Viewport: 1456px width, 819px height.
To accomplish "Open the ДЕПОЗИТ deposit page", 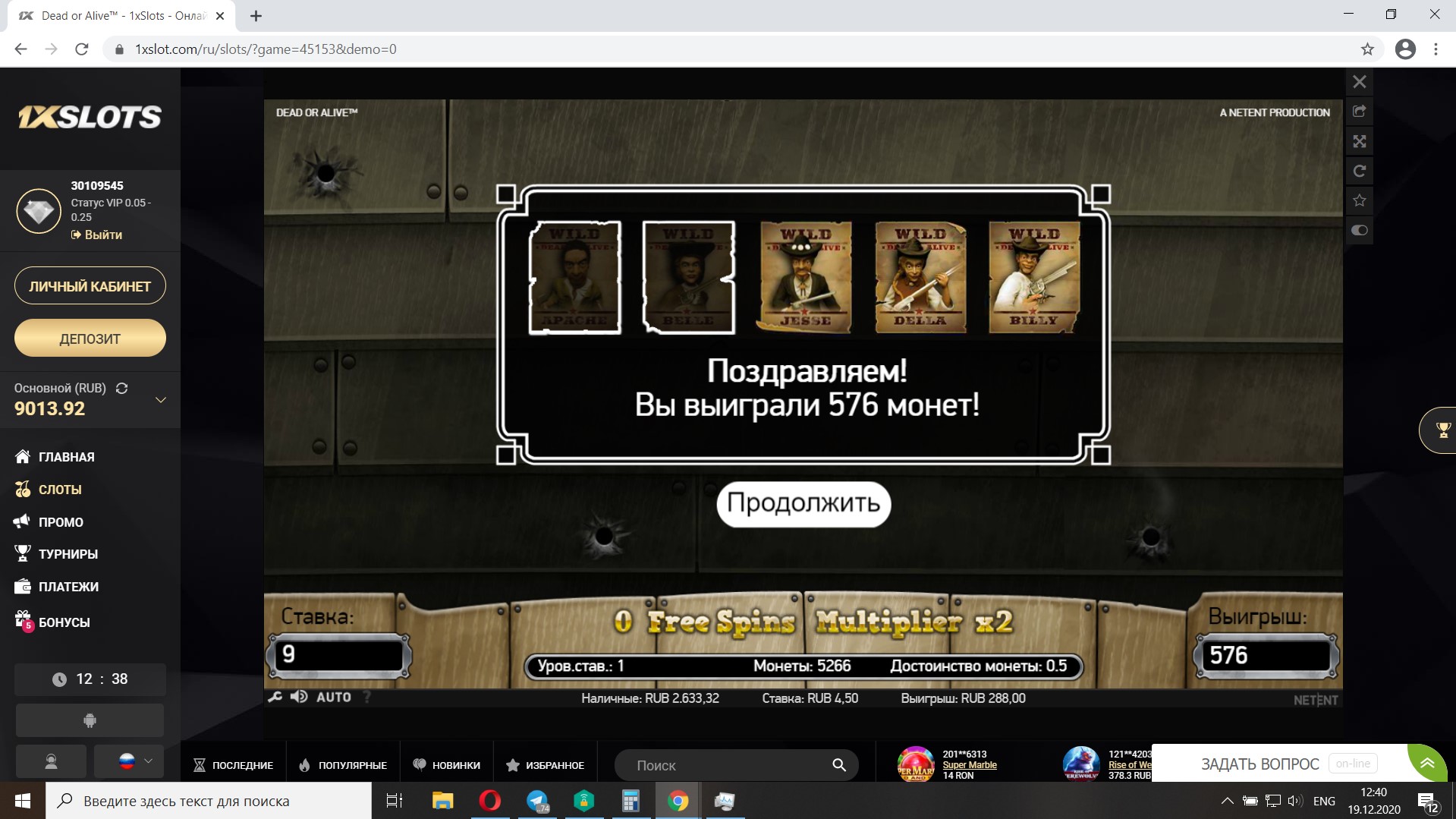I will click(x=90, y=339).
